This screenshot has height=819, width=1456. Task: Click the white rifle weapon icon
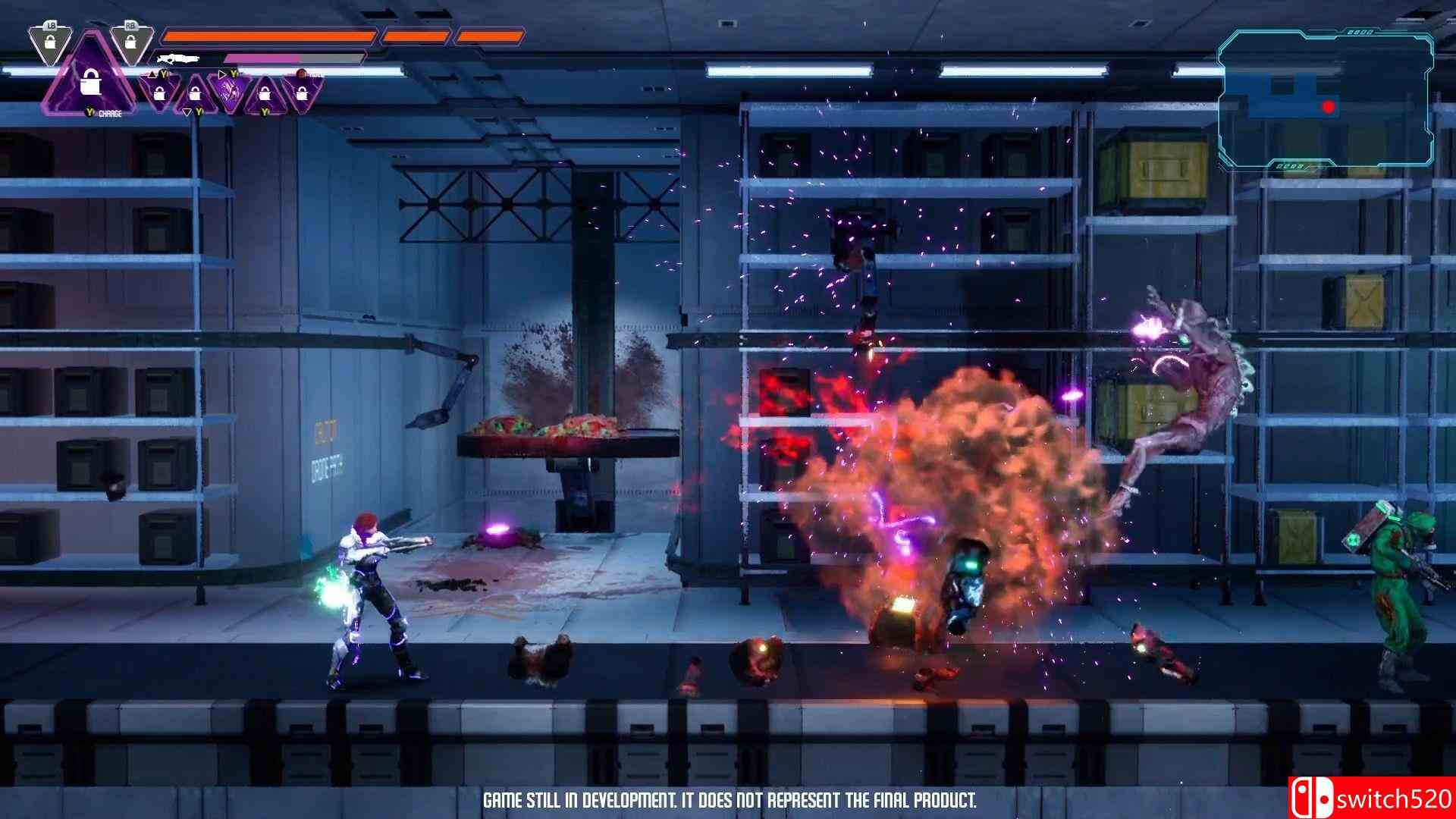click(177, 59)
